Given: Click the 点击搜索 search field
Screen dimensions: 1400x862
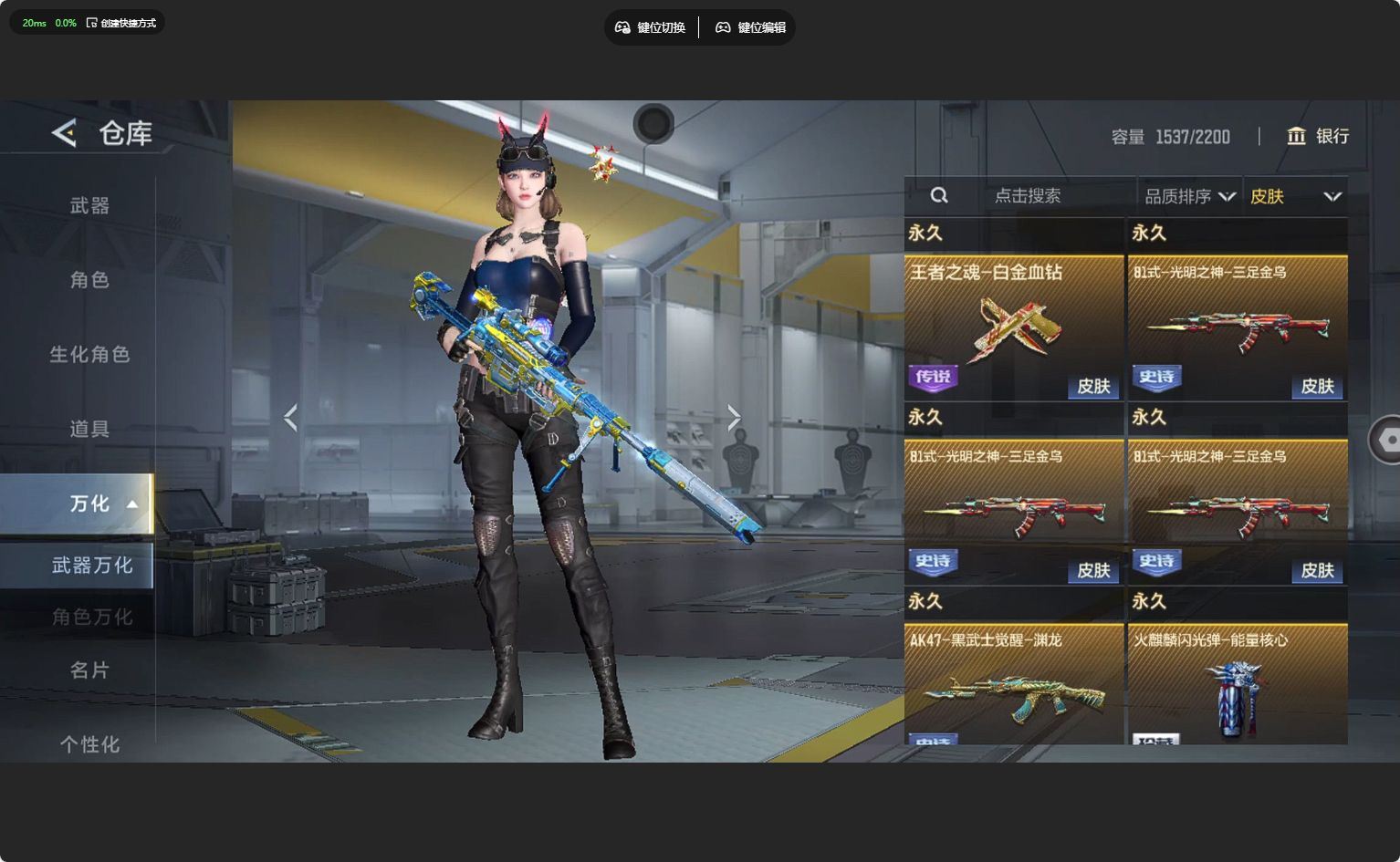Looking at the screenshot, I should 1028,196.
